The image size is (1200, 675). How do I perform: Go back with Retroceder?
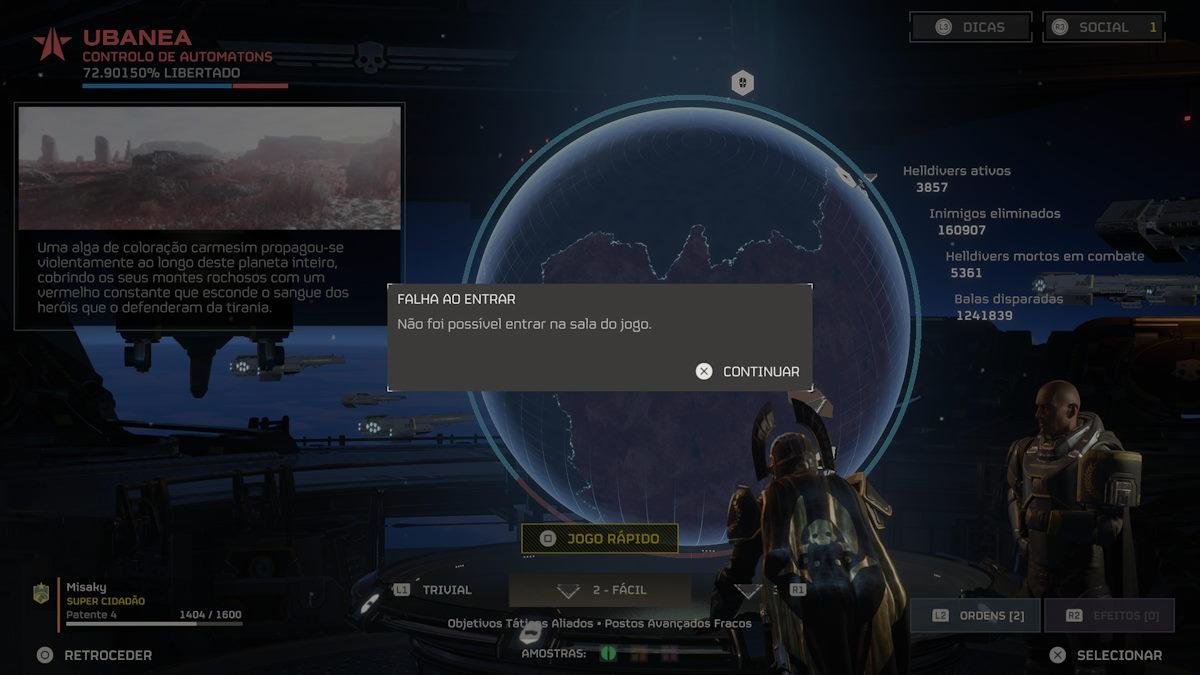tap(95, 656)
